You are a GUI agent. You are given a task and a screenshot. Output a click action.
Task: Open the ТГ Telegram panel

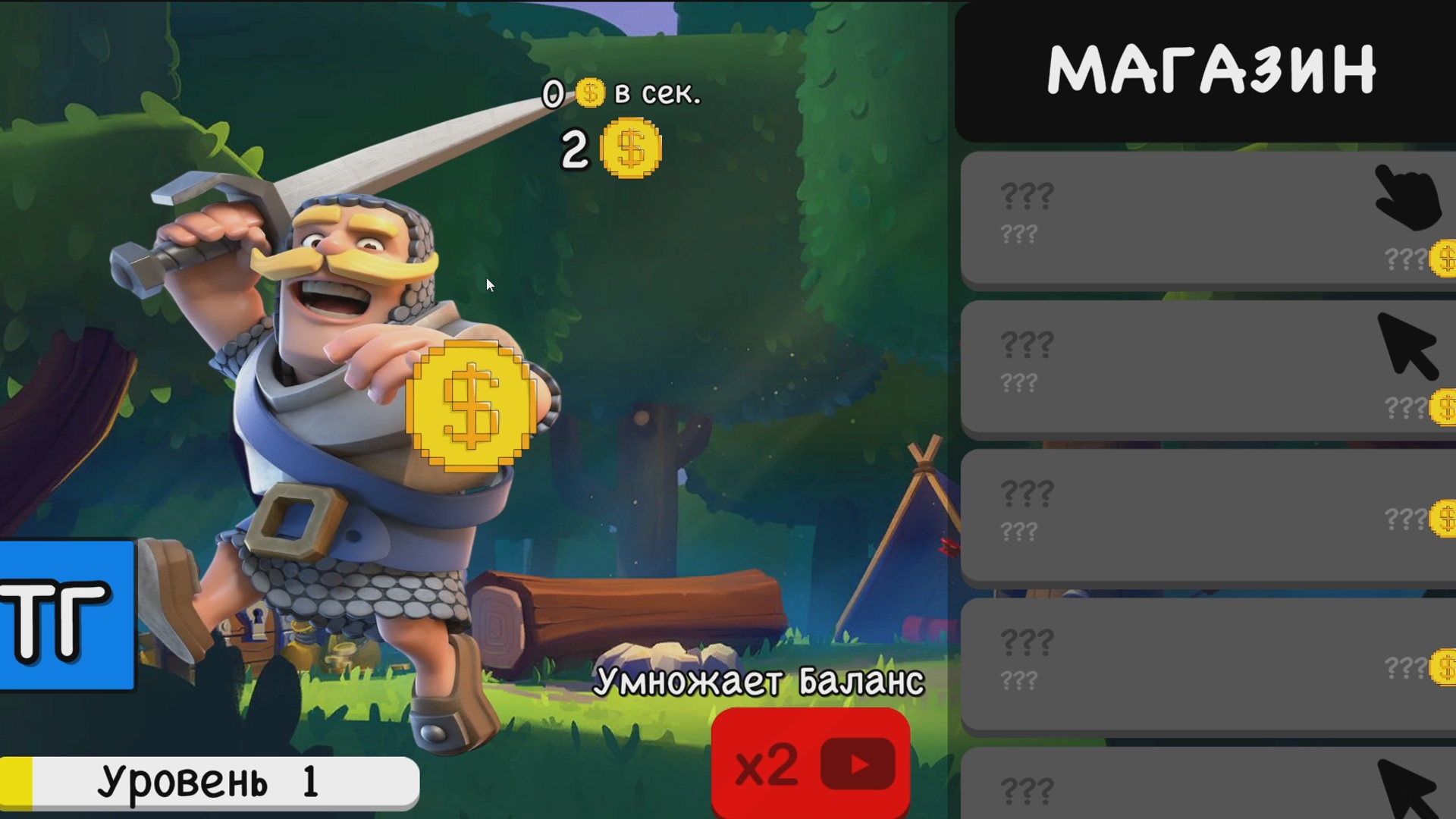pos(64,614)
